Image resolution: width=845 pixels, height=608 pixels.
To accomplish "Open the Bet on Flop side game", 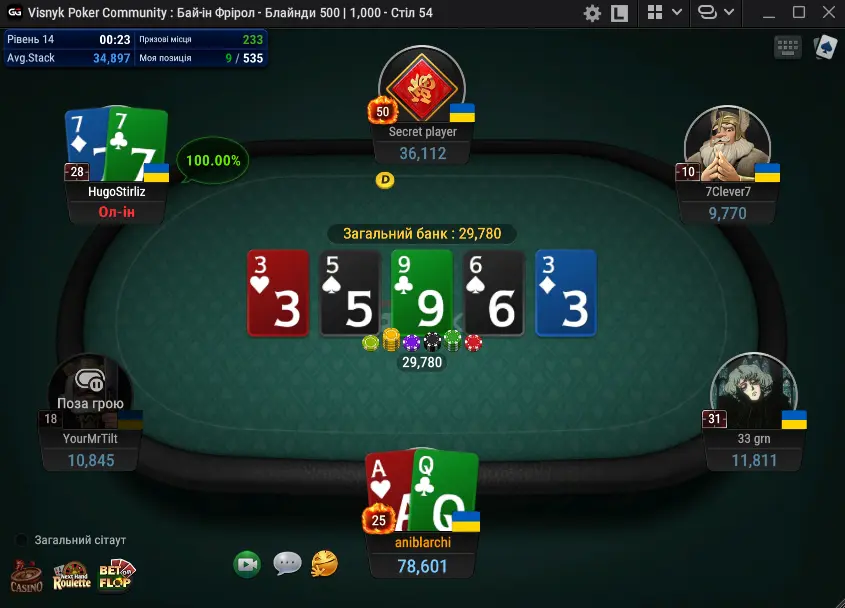I will [115, 575].
